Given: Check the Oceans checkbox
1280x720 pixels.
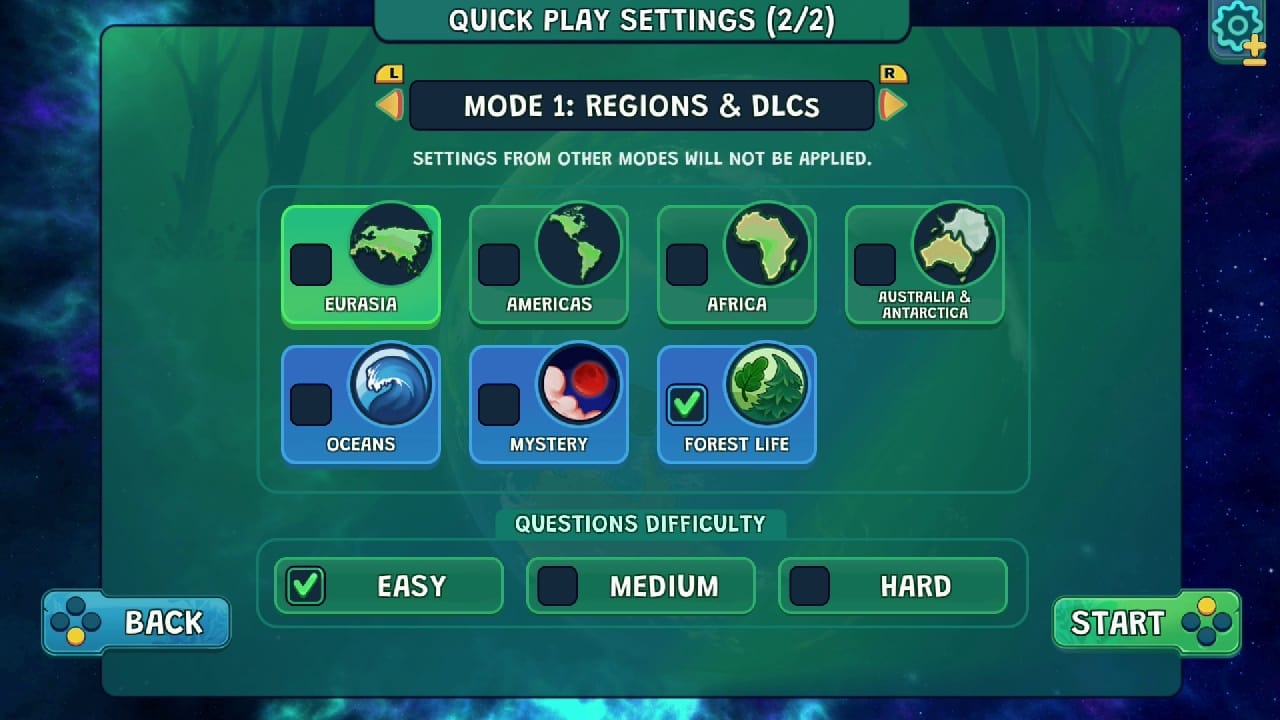Looking at the screenshot, I should pyautogui.click(x=310, y=405).
